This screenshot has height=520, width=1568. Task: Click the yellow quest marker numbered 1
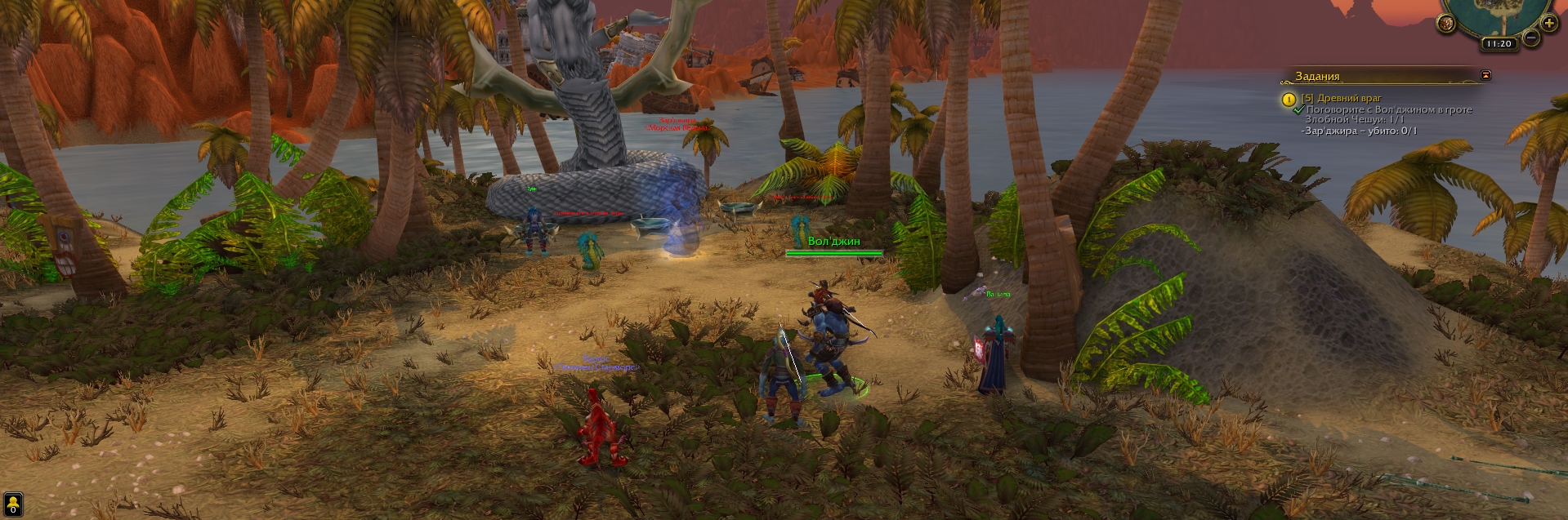click(x=1289, y=100)
